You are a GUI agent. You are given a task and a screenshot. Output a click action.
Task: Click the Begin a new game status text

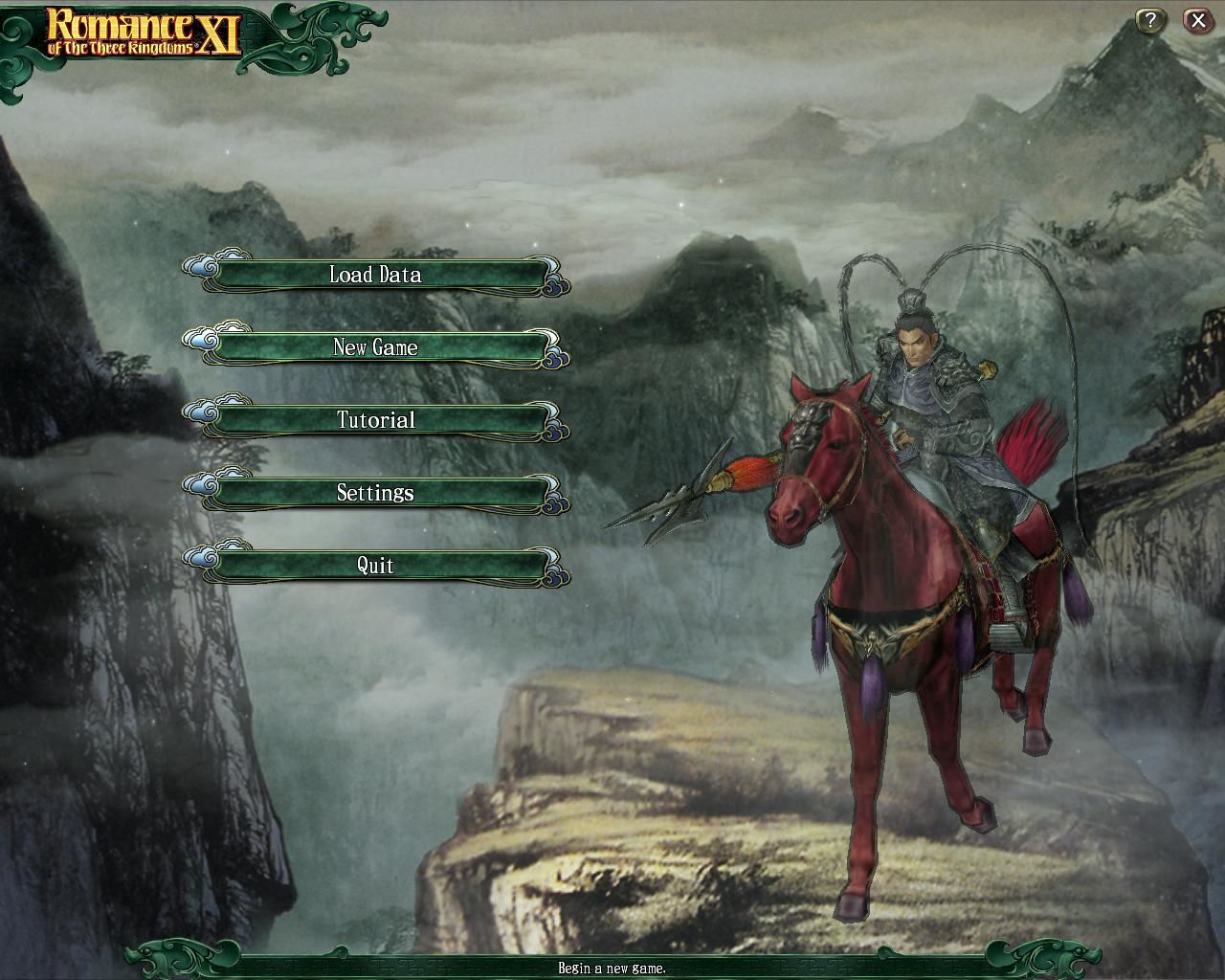point(612,969)
